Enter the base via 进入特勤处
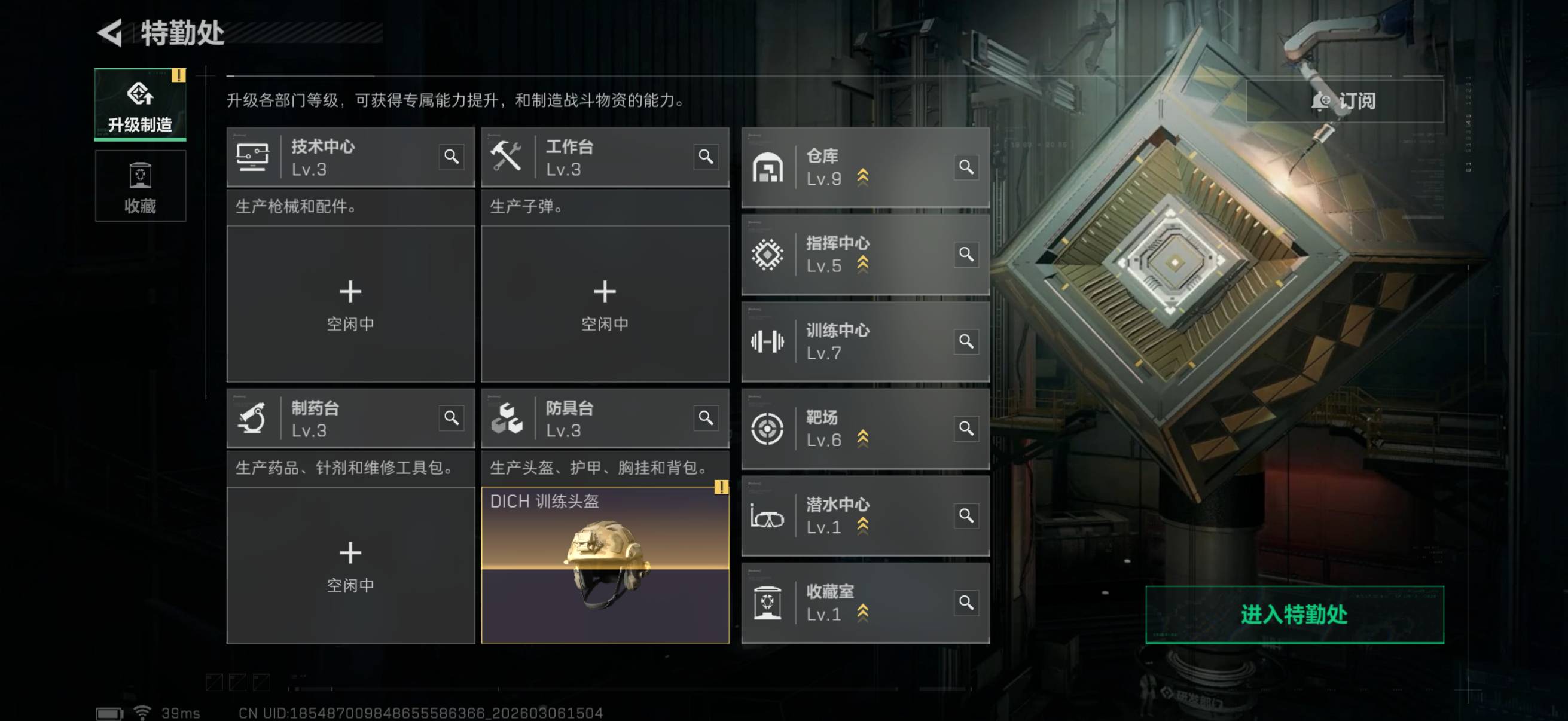 coord(1294,615)
